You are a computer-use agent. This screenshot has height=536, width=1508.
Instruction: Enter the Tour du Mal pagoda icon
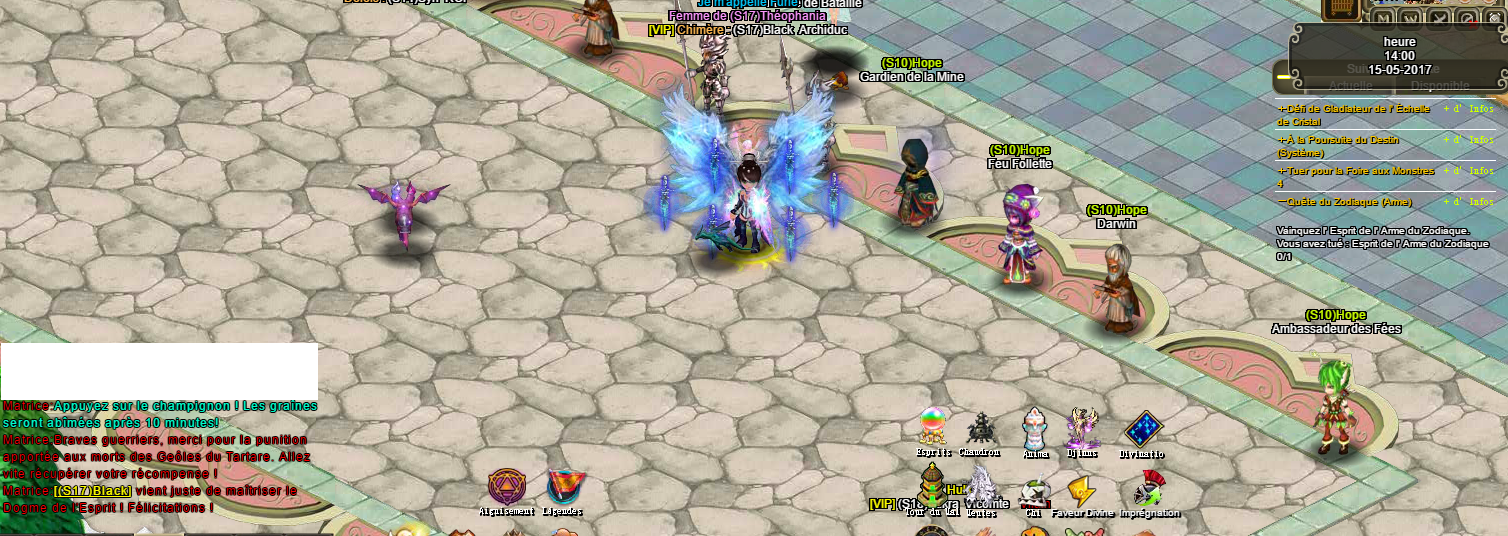coord(932,489)
